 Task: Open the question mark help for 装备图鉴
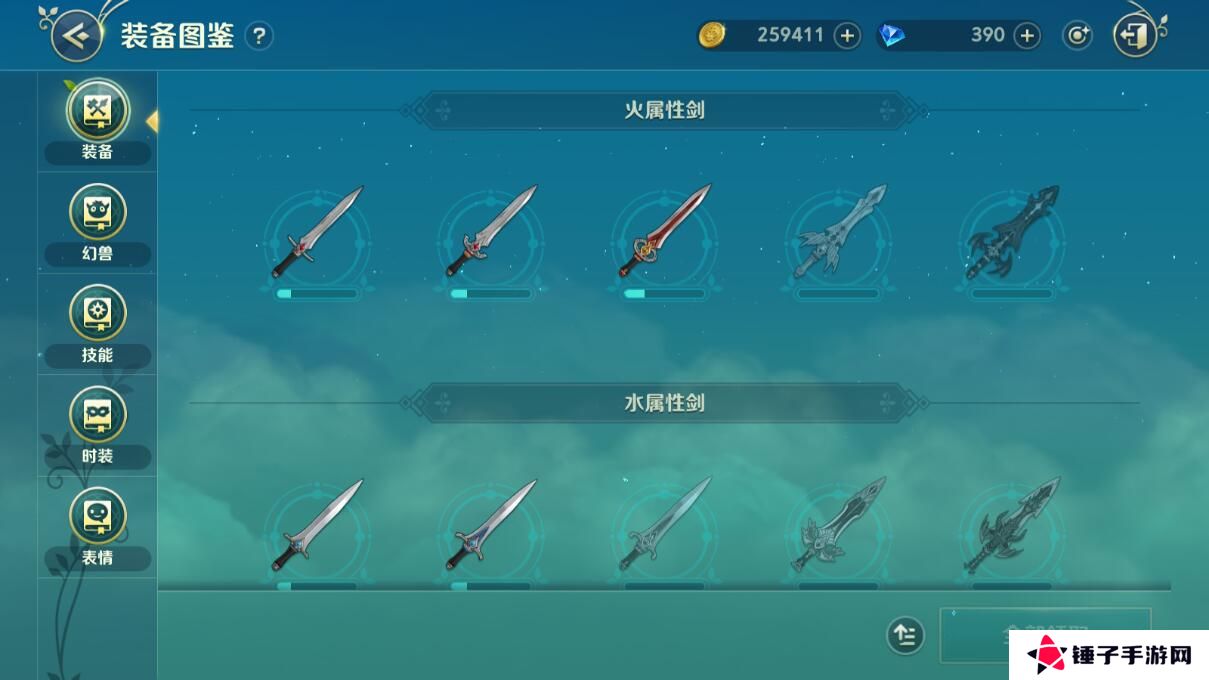click(259, 36)
